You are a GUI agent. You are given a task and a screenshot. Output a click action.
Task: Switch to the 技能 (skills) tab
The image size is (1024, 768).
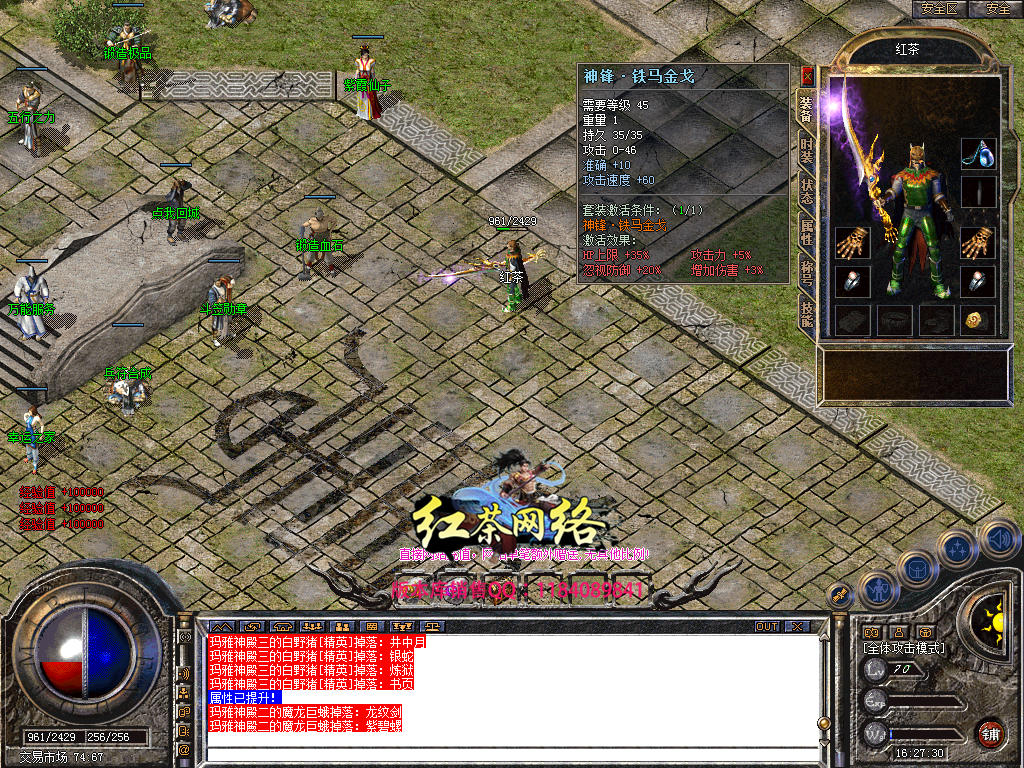coord(806,315)
